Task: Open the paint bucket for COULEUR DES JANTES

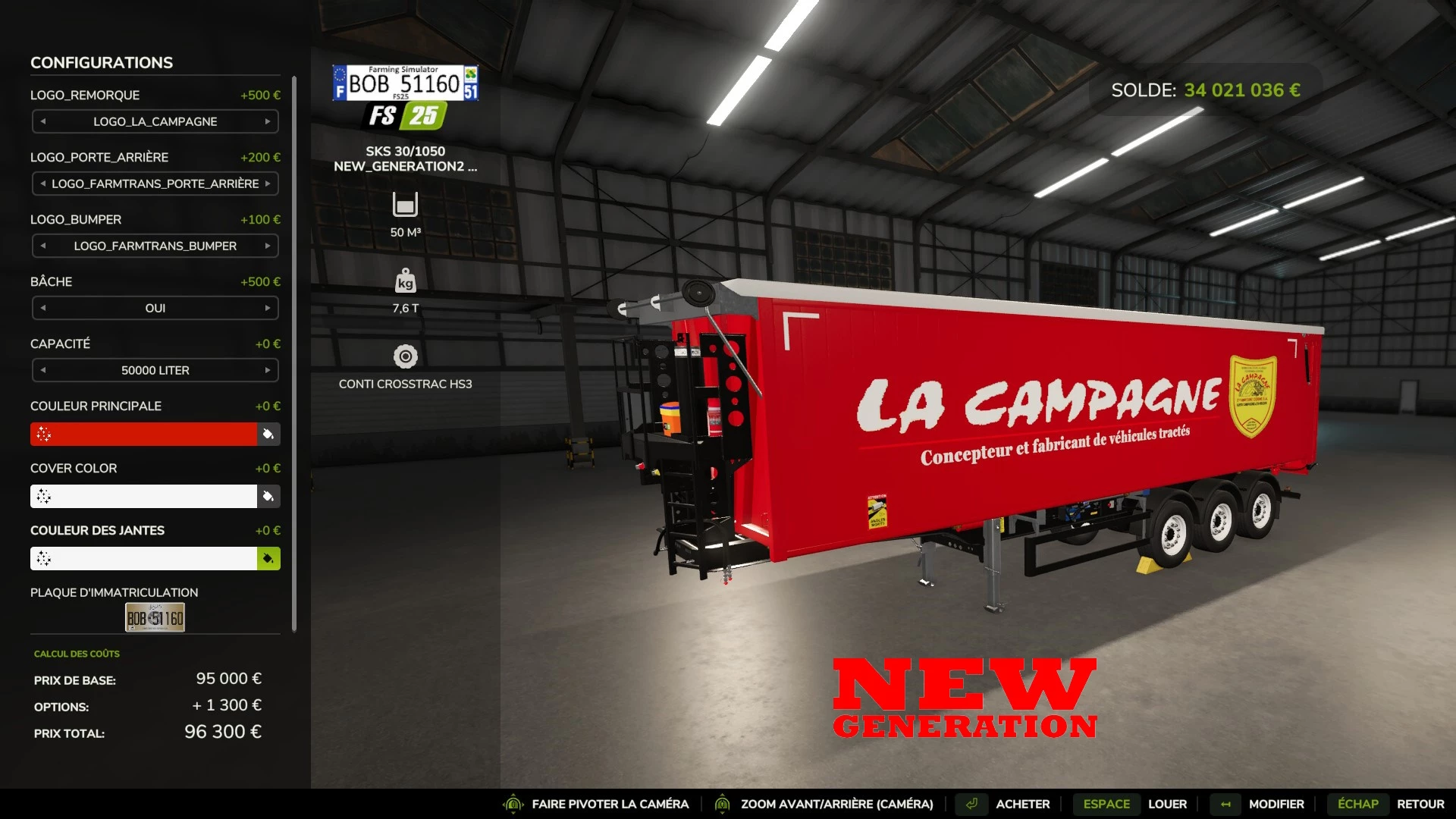Action: click(268, 558)
